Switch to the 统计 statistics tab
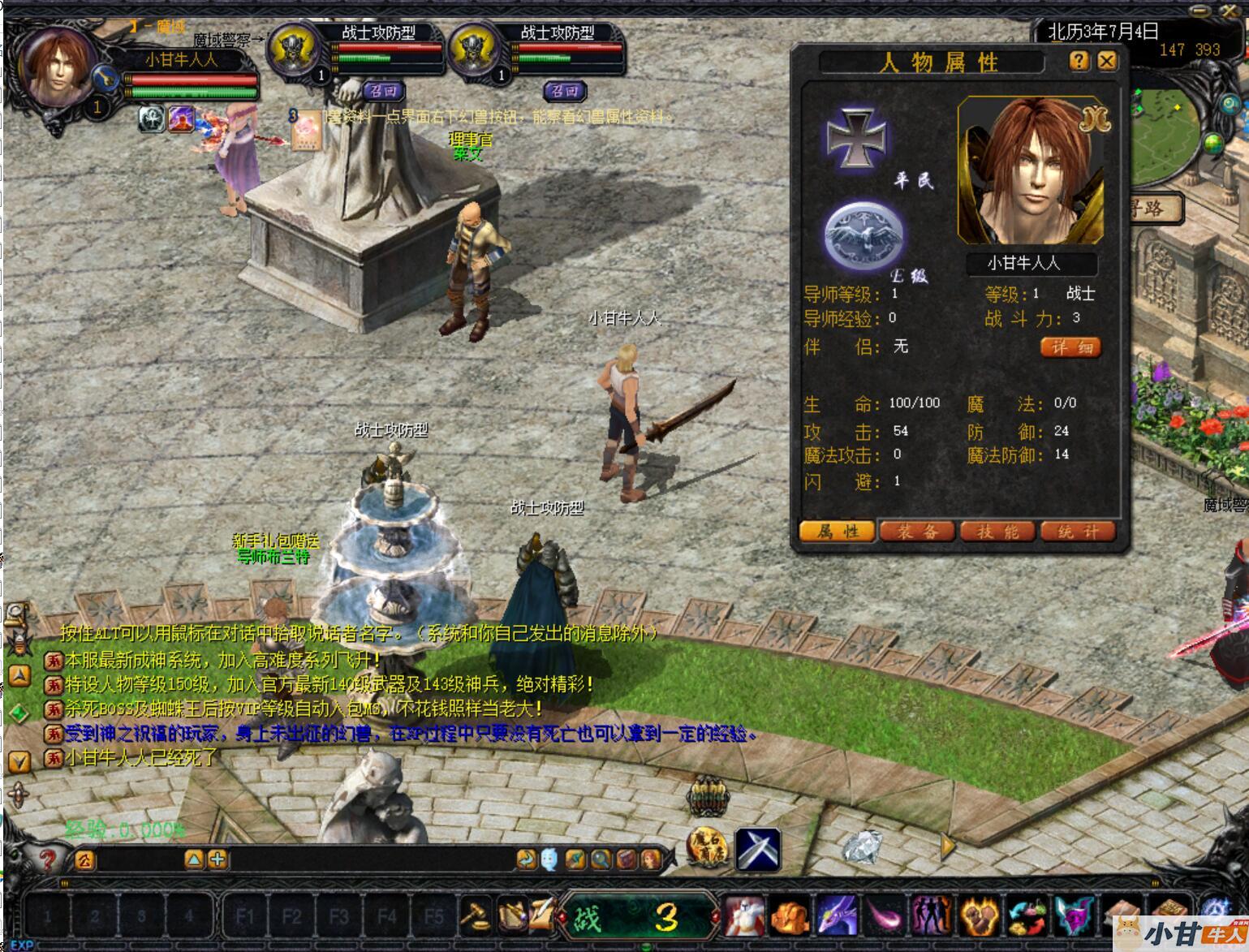The height and width of the screenshot is (952, 1249). click(x=1078, y=532)
